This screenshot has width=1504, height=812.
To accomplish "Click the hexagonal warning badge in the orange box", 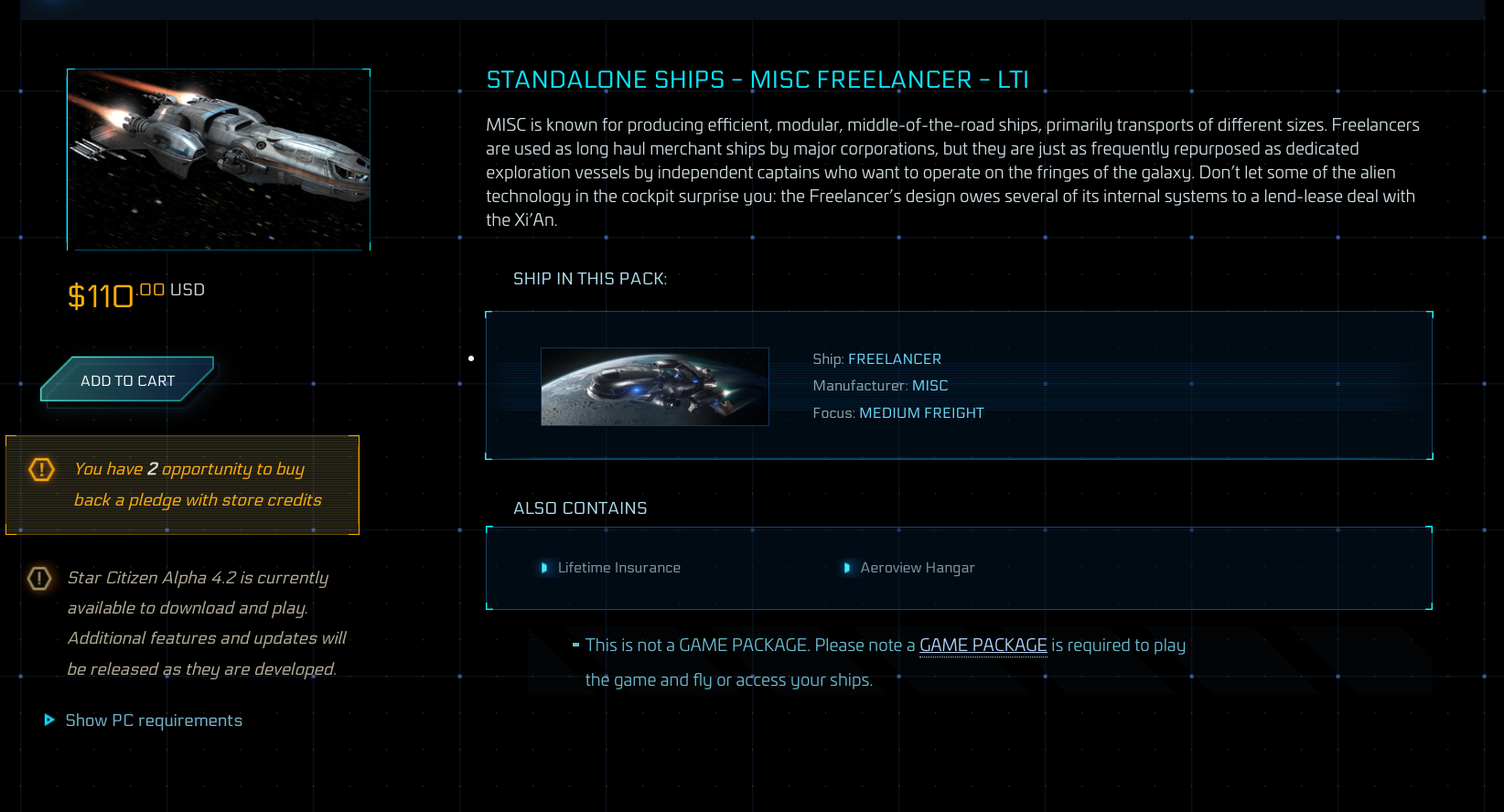I will (40, 469).
